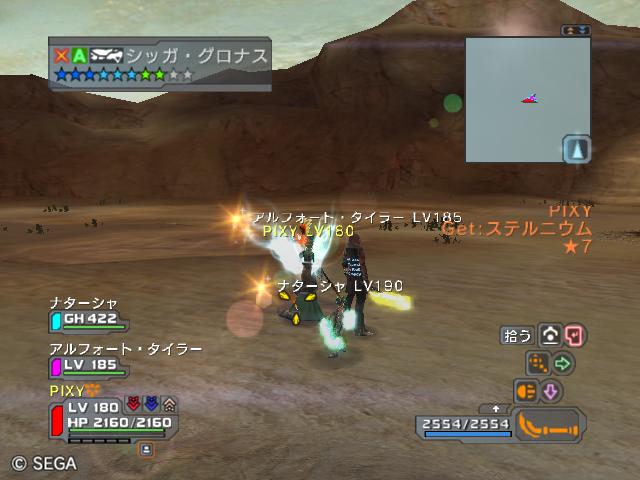Click the green right arrow palette icon
This screenshot has height=480, width=640.
563,364
